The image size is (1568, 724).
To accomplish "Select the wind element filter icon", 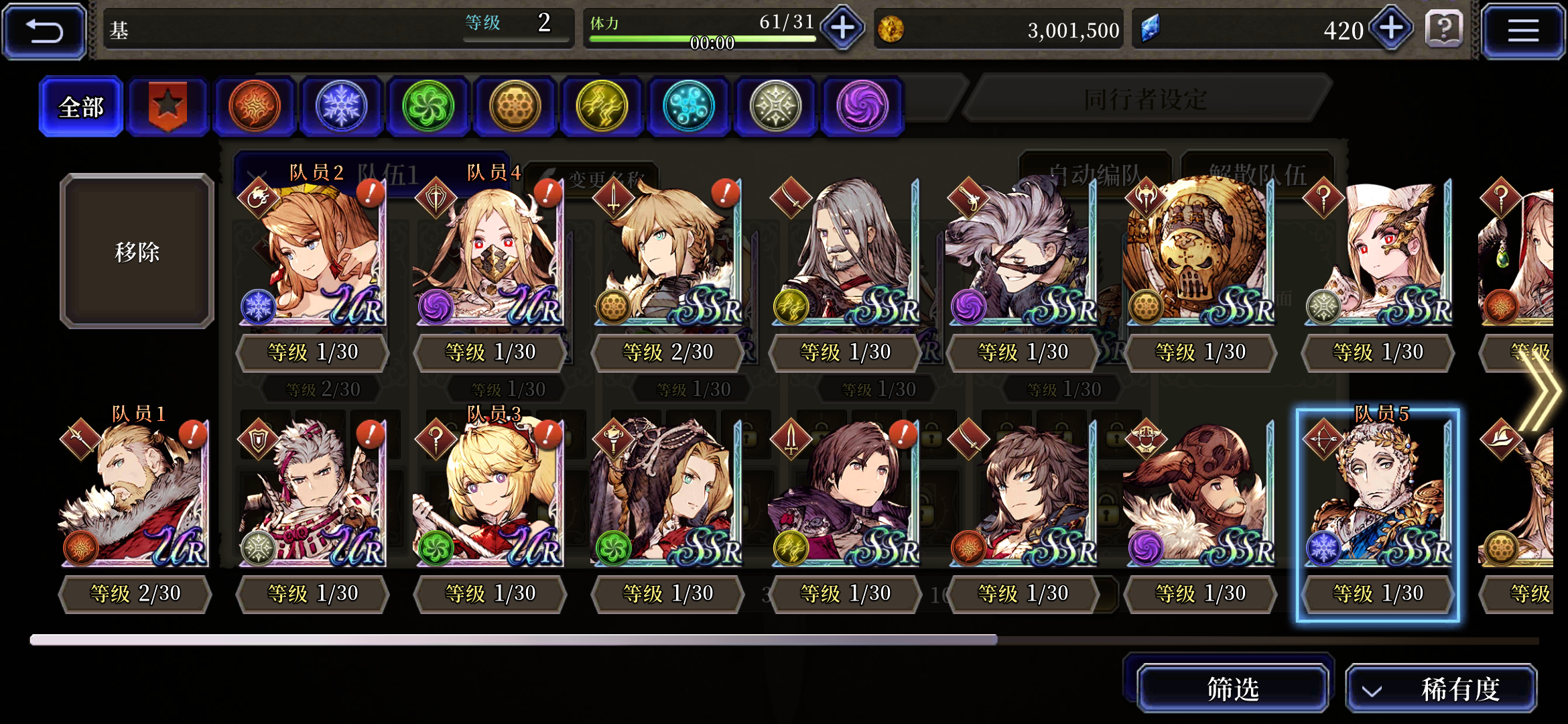I will pyautogui.click(x=428, y=106).
